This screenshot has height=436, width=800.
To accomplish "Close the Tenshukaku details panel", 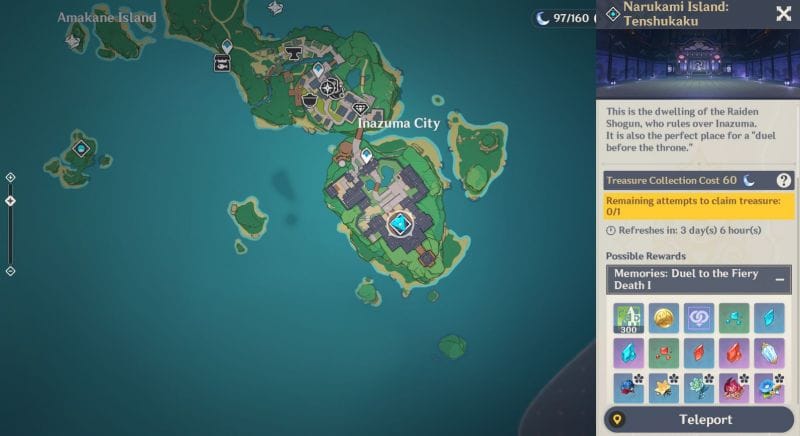I will [x=784, y=14].
